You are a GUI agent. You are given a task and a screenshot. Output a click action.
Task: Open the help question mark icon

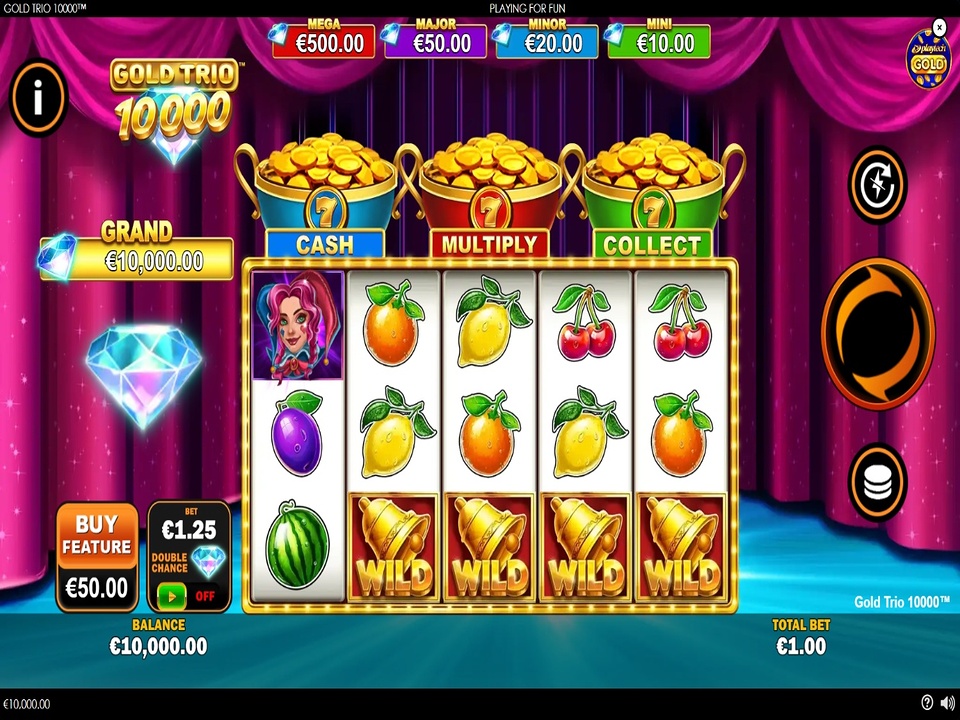[927, 703]
